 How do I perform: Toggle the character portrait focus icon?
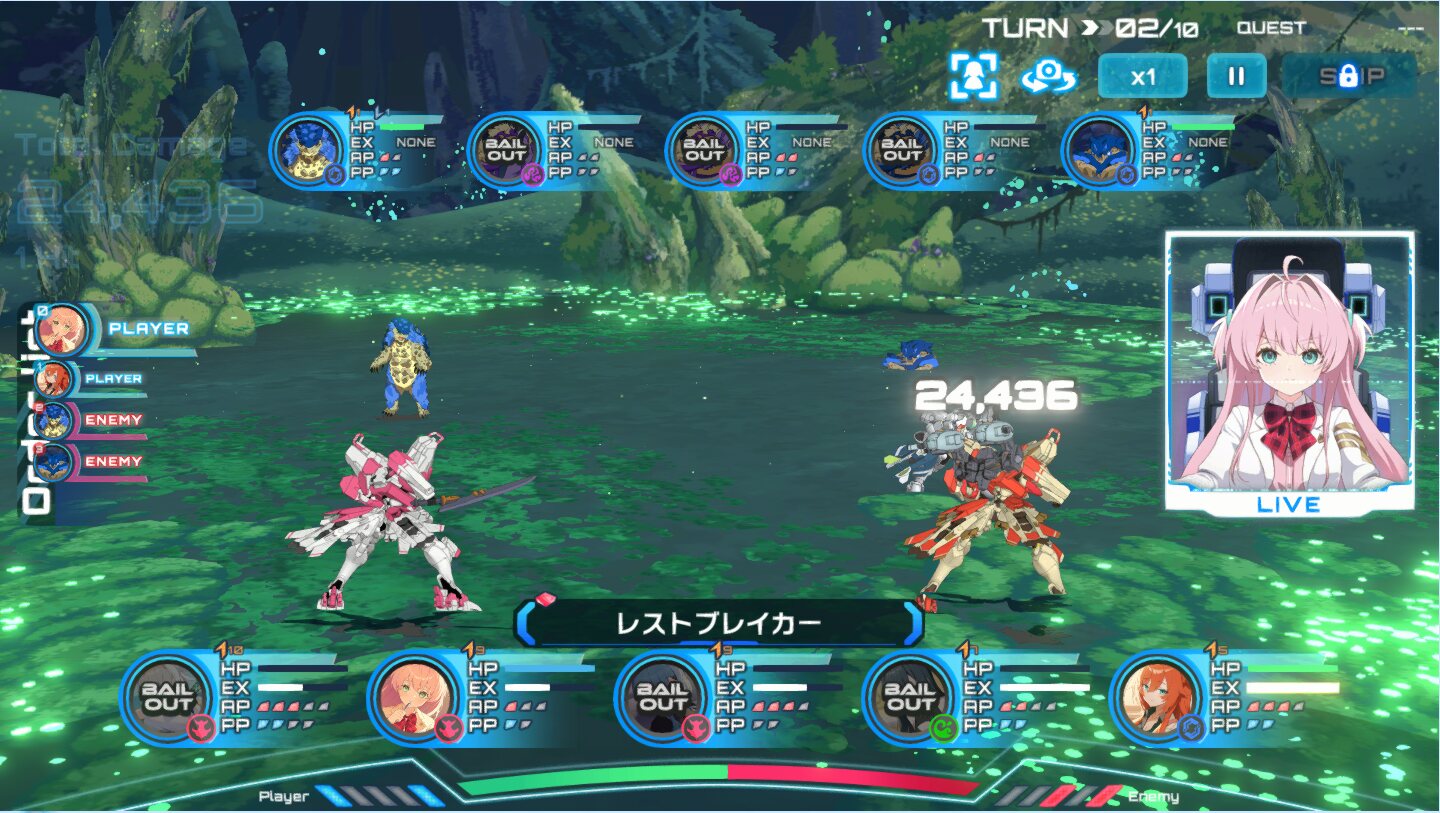973,76
